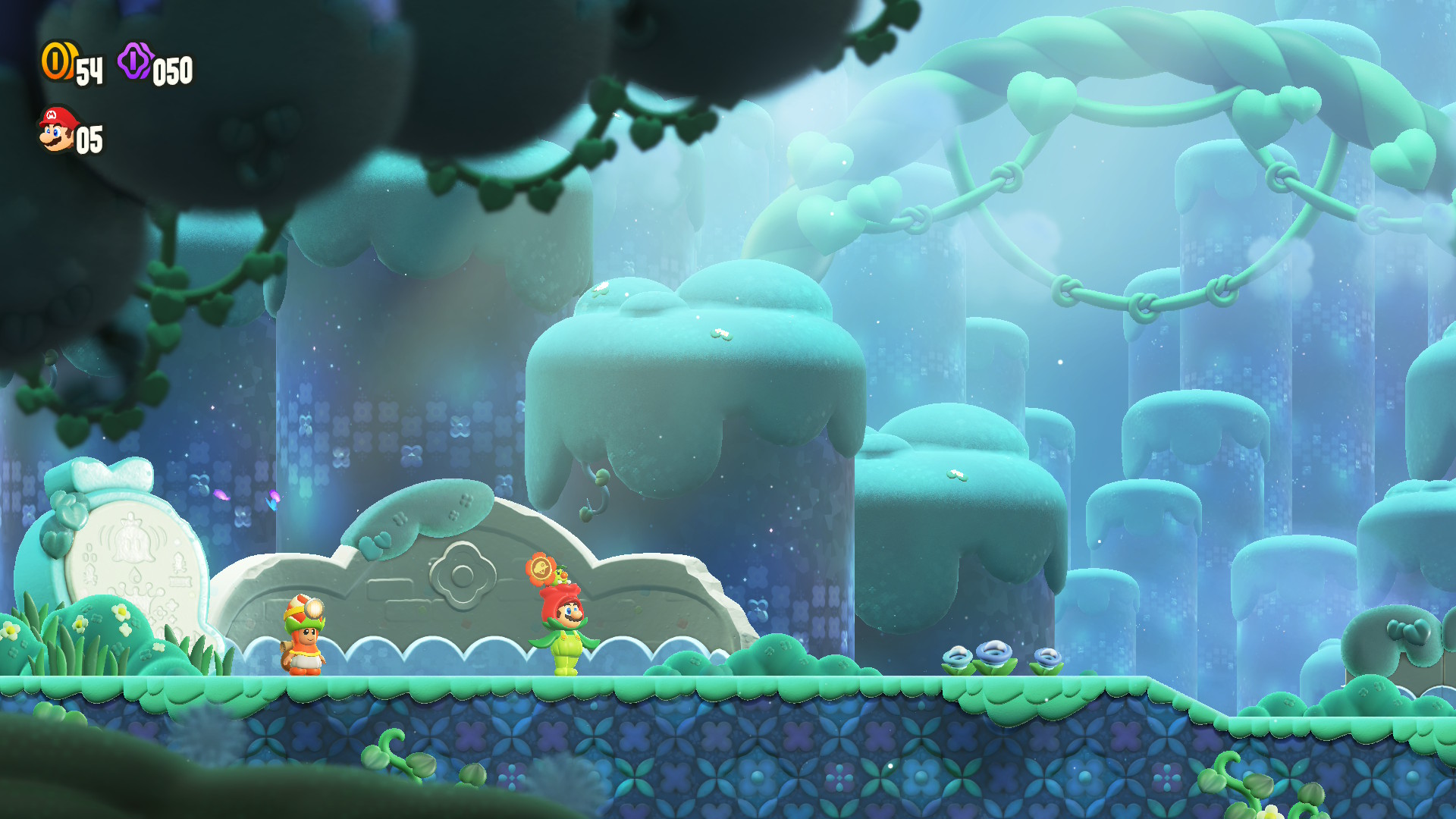Toggle the rightmost pale blue flower

pos(1048,657)
